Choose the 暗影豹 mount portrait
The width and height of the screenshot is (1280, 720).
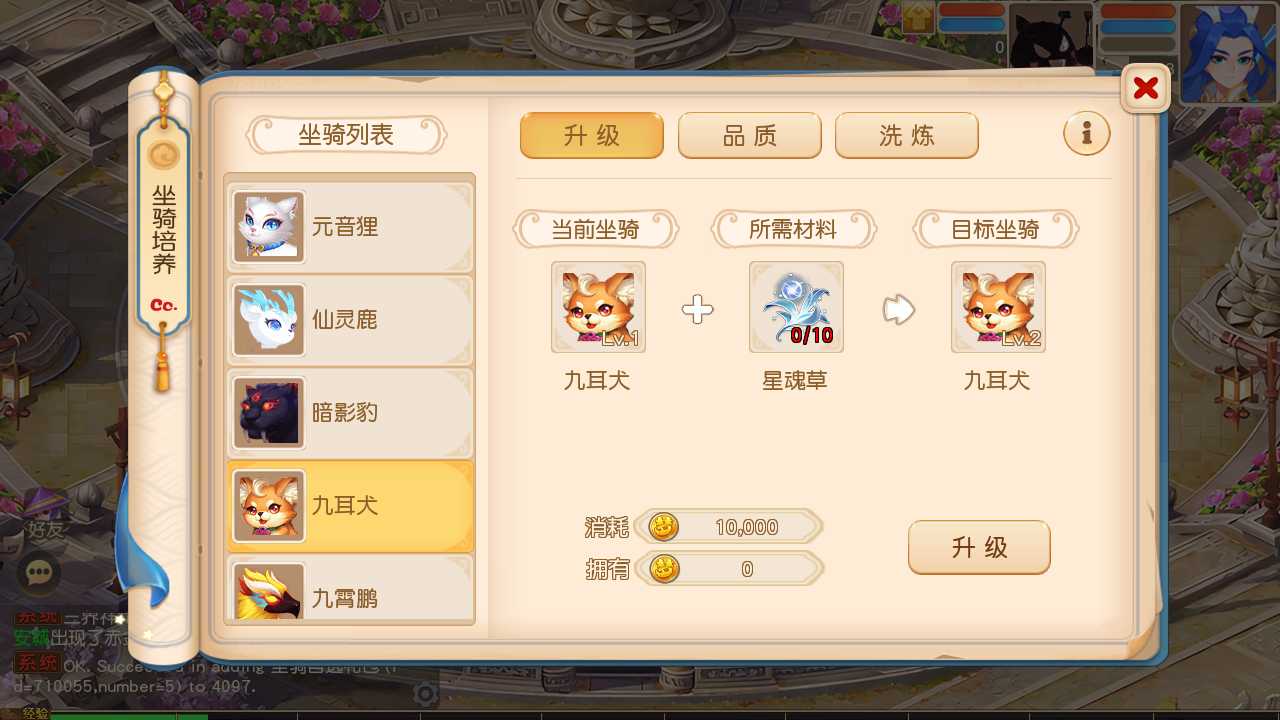pyautogui.click(x=268, y=413)
